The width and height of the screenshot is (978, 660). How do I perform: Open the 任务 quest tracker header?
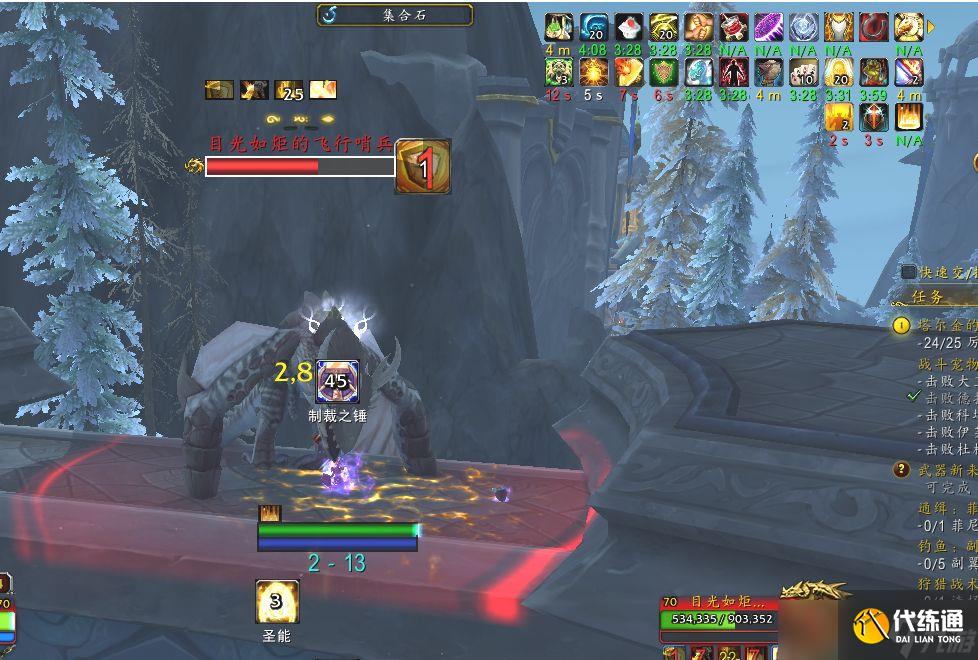[x=930, y=297]
